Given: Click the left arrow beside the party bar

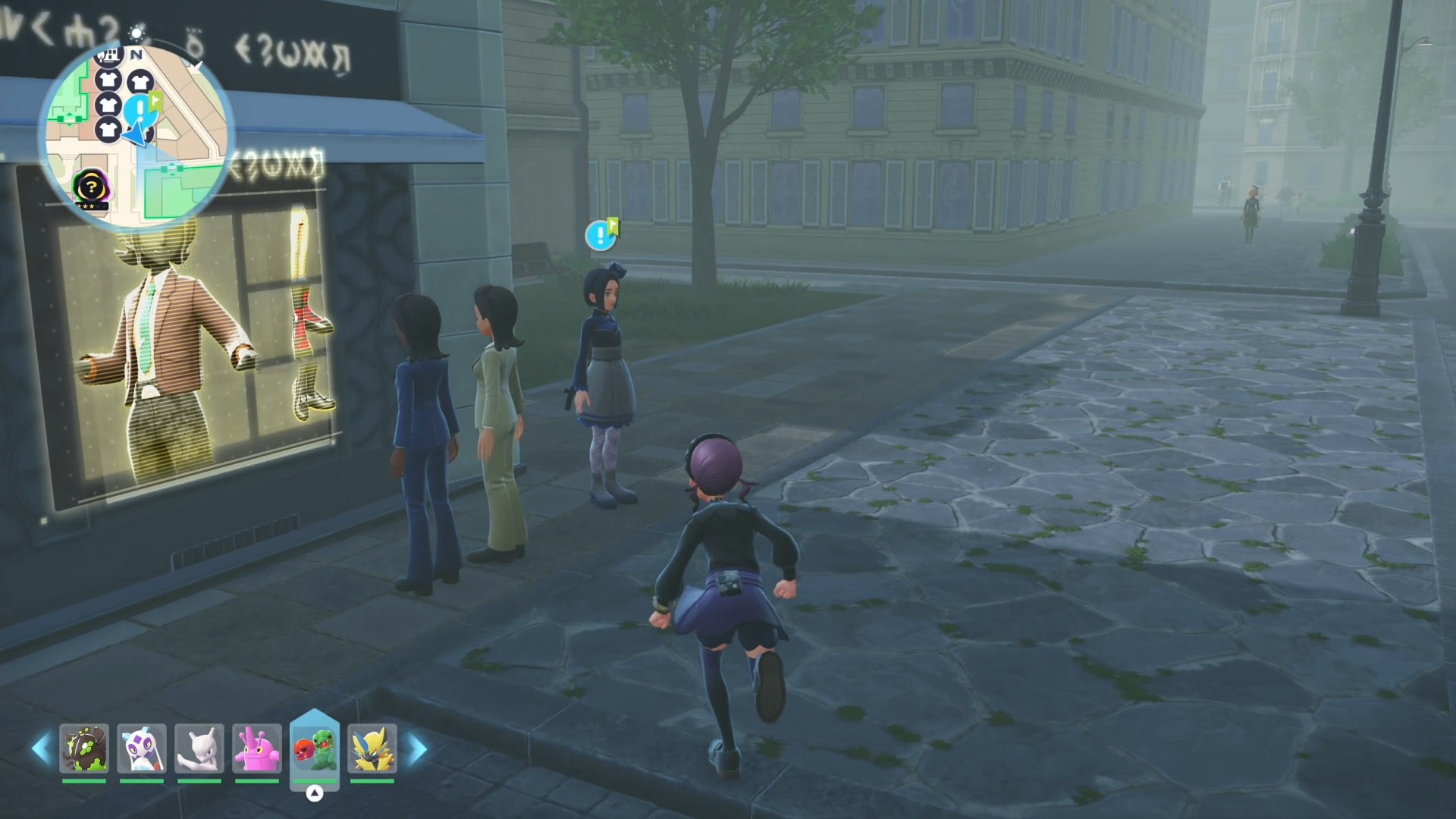Looking at the screenshot, I should point(40,748).
